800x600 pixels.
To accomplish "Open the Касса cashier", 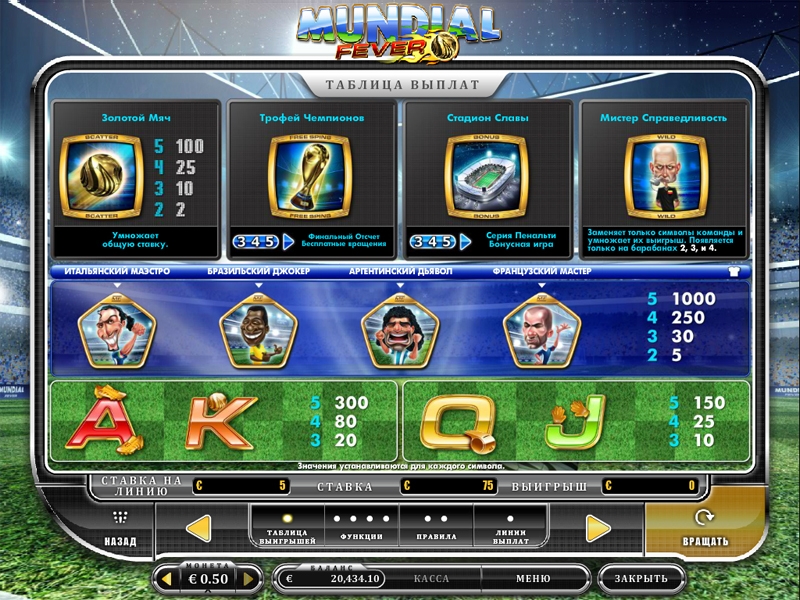I will tap(431, 578).
